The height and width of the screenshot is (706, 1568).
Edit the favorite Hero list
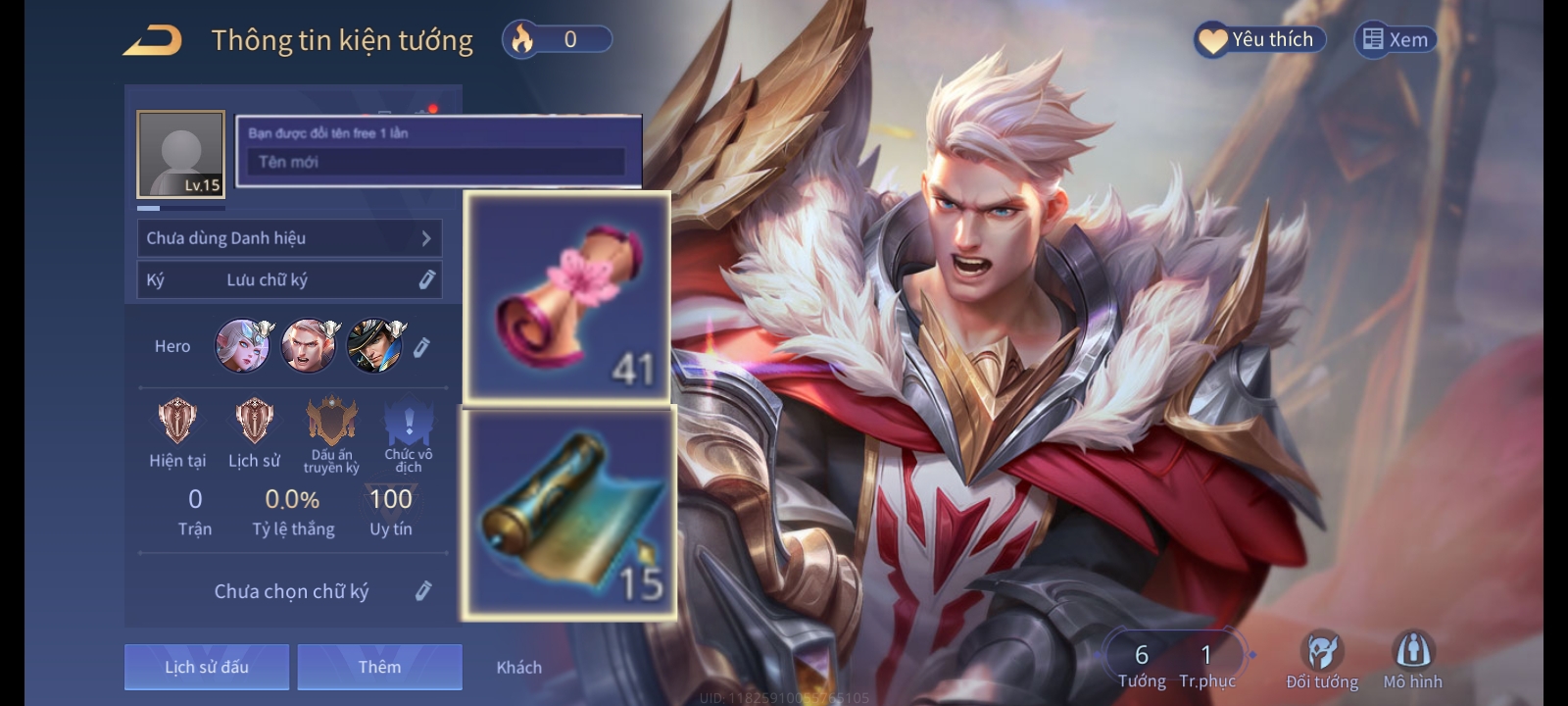pos(422,347)
